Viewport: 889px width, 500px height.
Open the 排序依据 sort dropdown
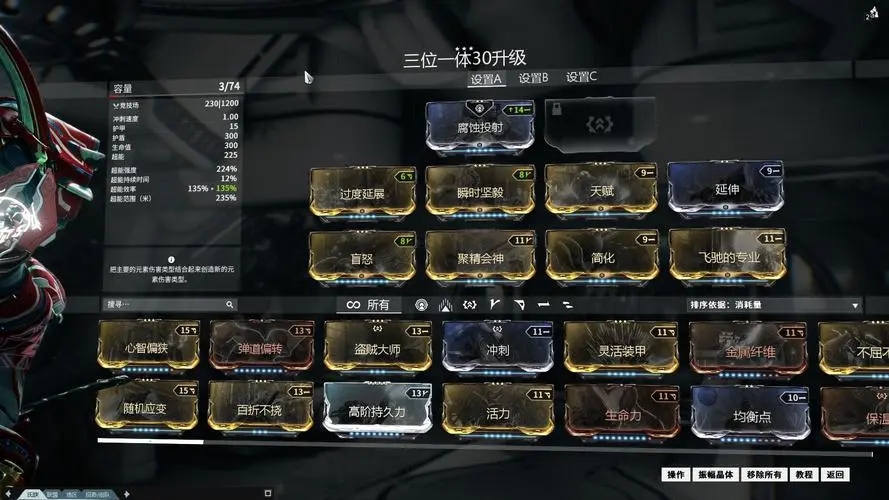775,305
